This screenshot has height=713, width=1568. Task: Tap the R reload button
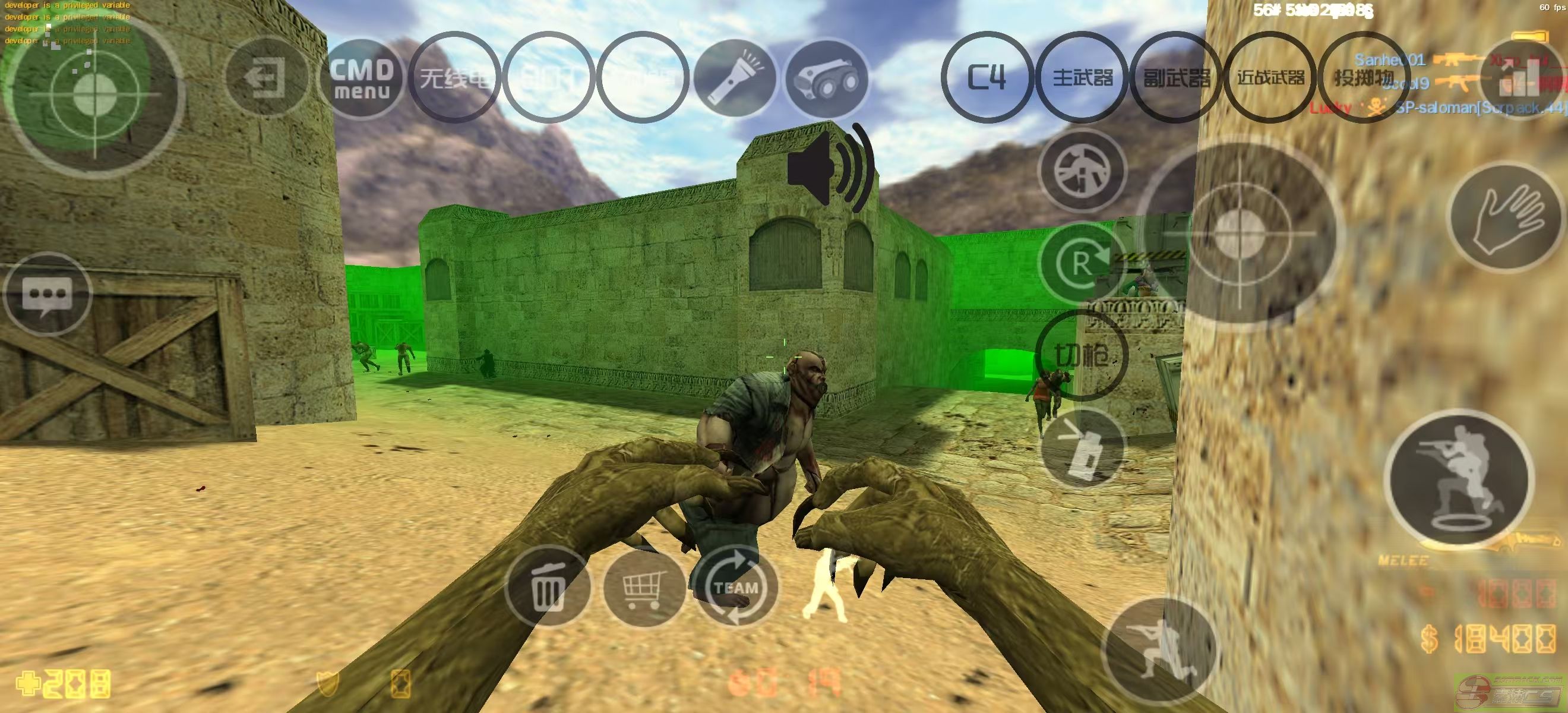(1082, 264)
